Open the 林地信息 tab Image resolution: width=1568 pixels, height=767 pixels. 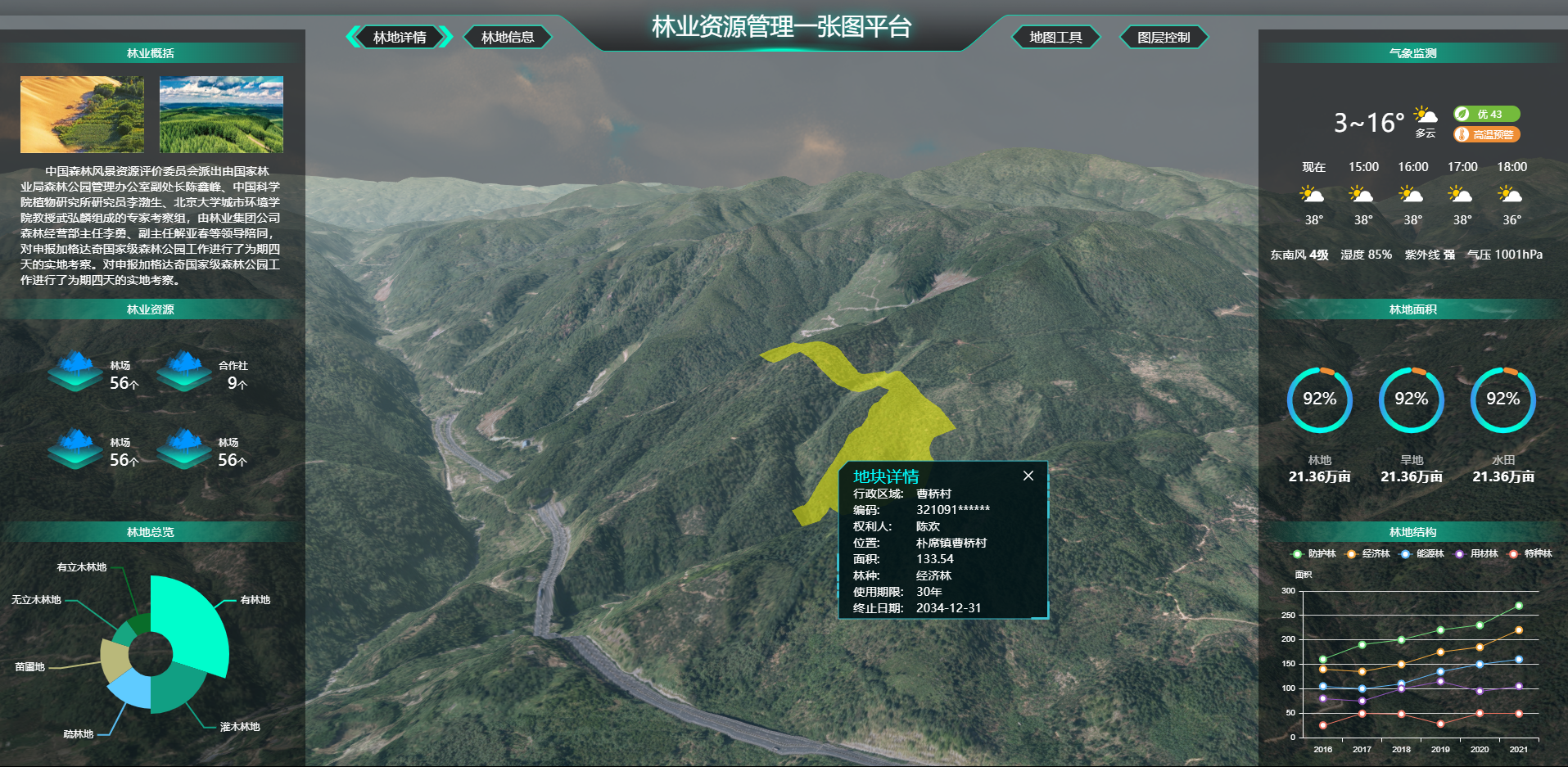pos(508,38)
